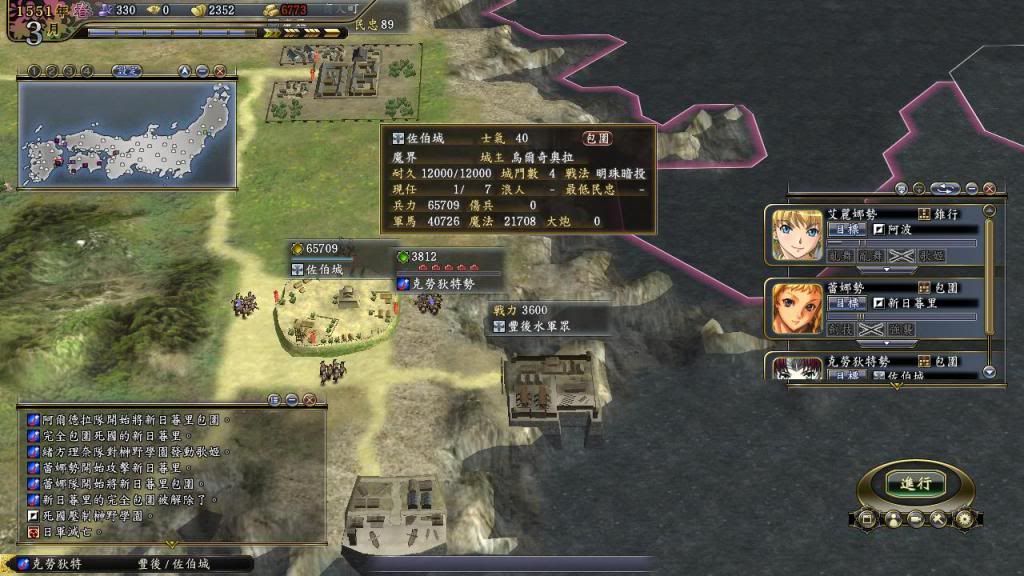Click the window icon below 進行
This screenshot has height=576, width=1024.
866,519
